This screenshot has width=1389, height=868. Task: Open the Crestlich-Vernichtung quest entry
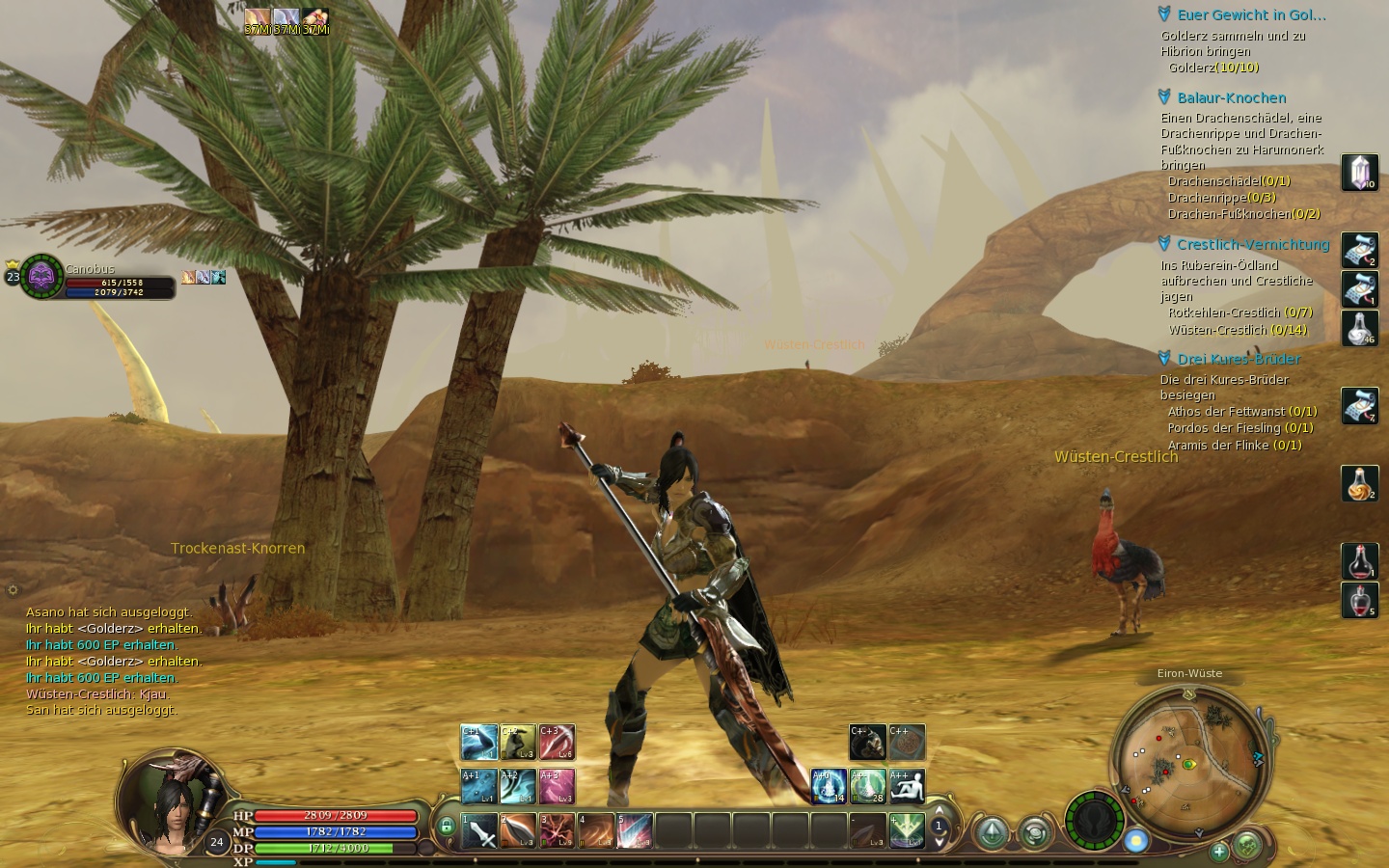(x=1252, y=244)
